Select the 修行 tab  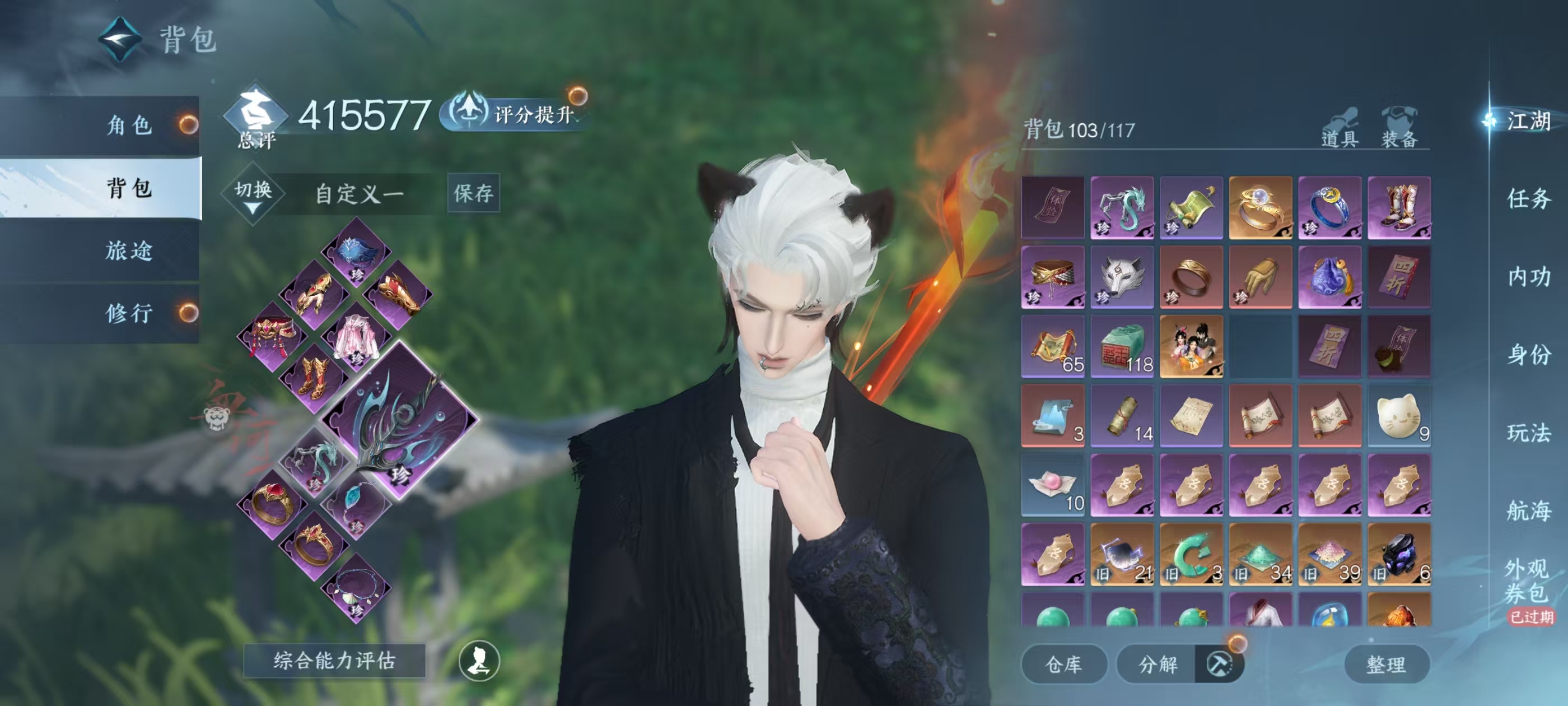click(x=129, y=313)
